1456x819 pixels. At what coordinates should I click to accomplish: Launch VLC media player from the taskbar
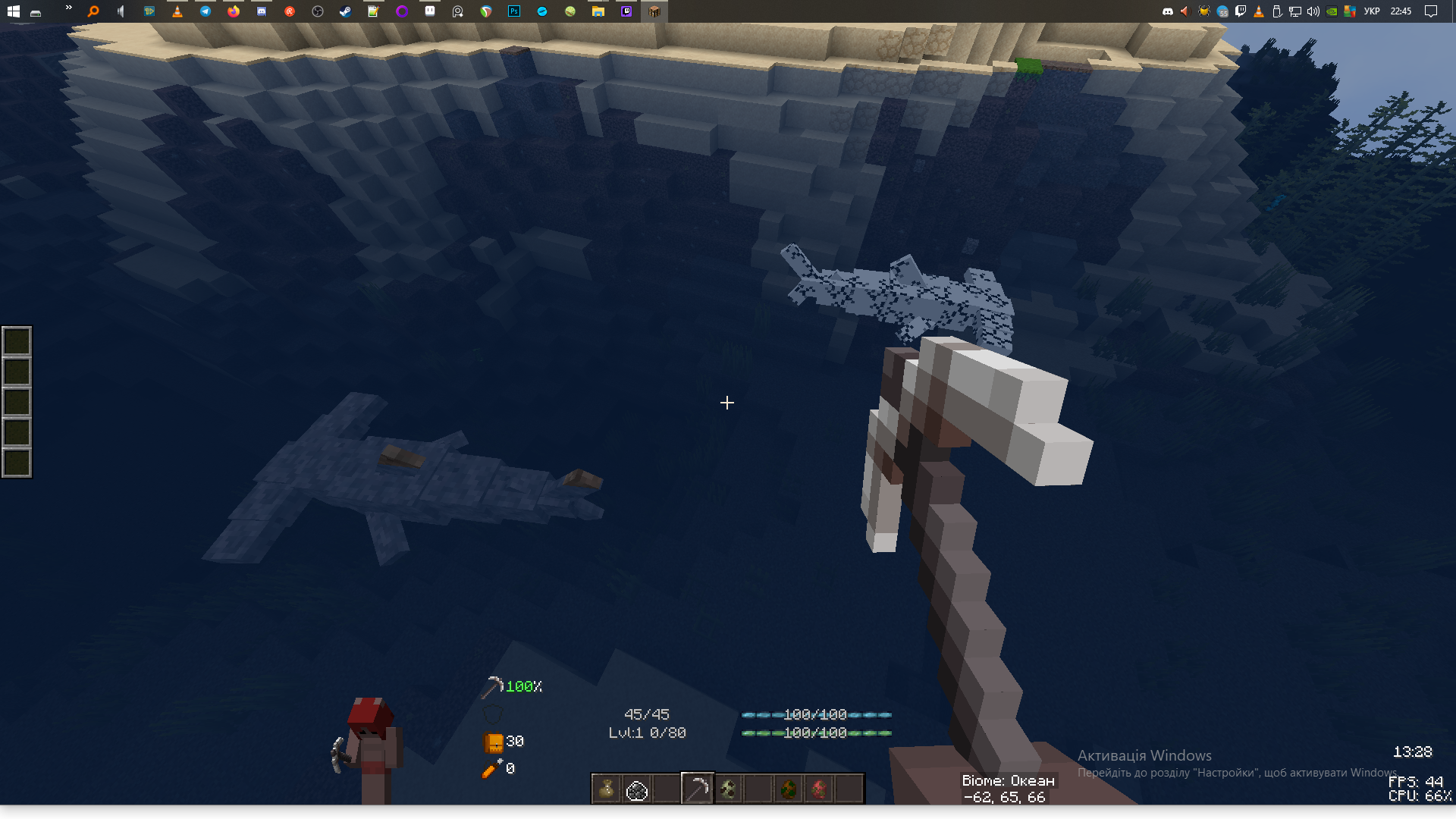click(x=176, y=11)
